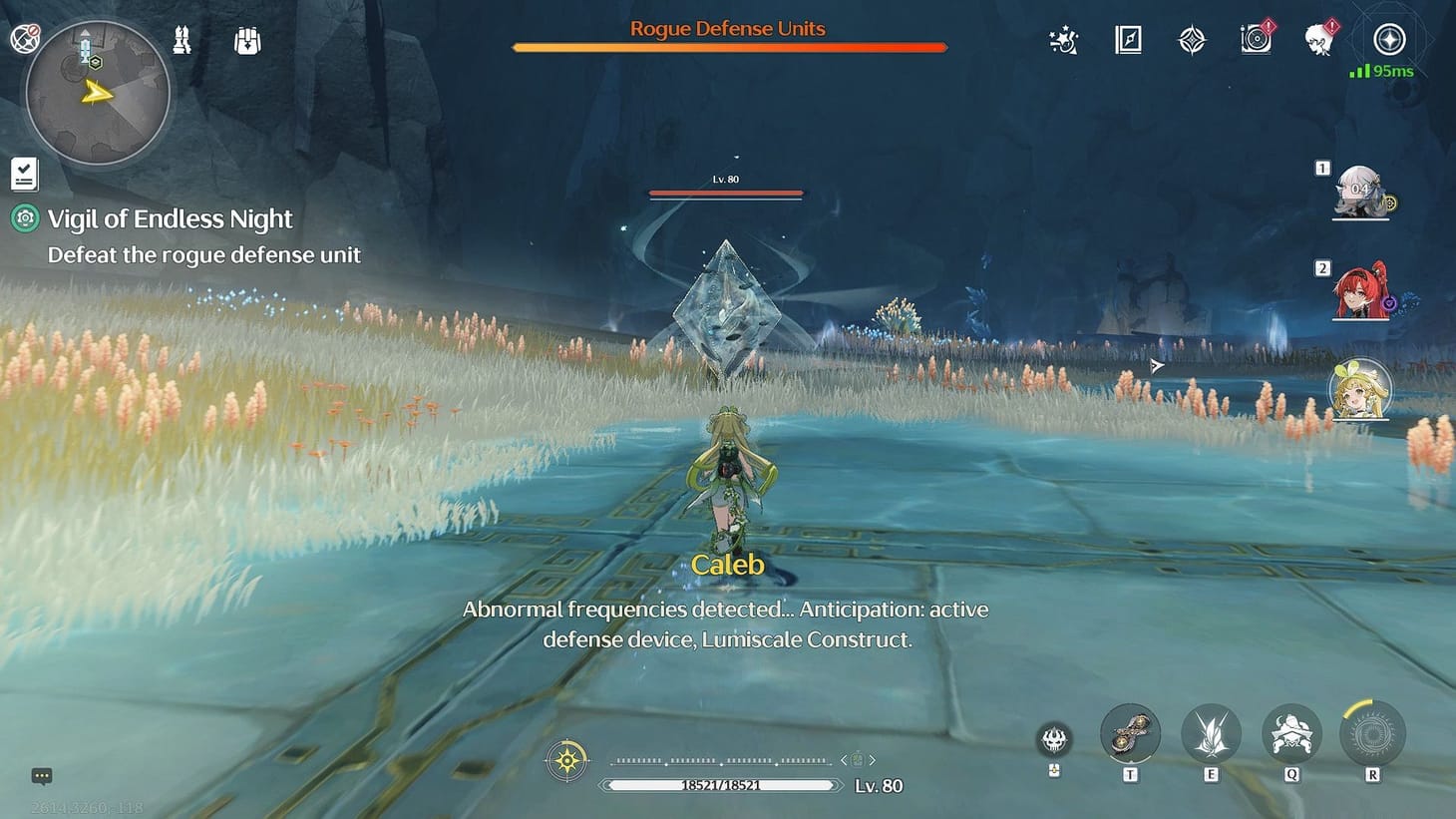The height and width of the screenshot is (819, 1456).
Task: Open the chat bubble icon at bottom left
Action: pyautogui.click(x=41, y=775)
